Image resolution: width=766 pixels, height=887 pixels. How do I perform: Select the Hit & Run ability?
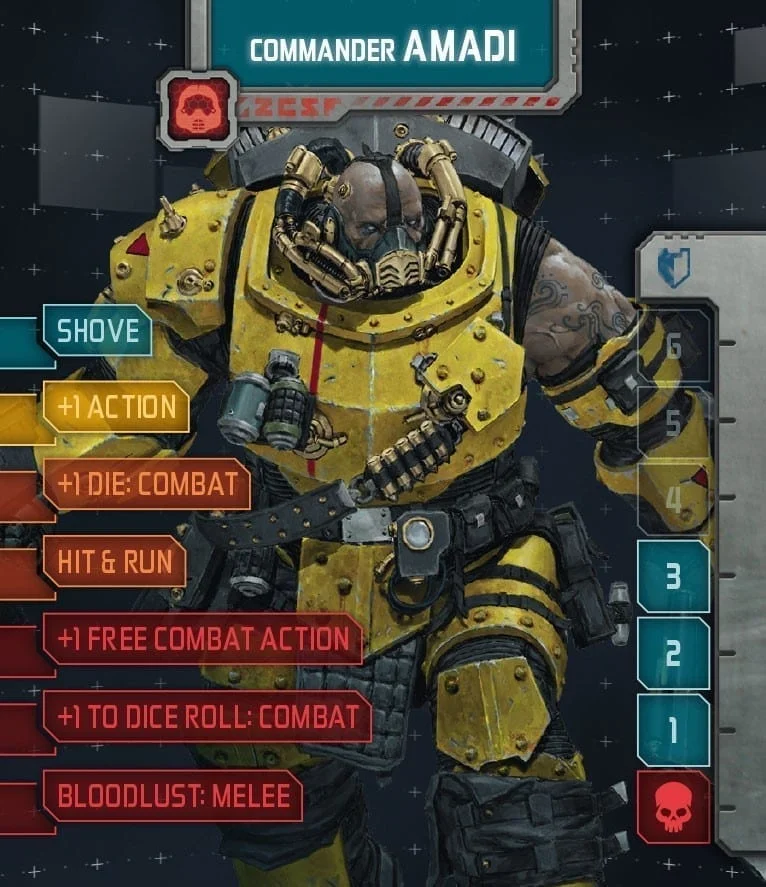pyautogui.click(x=115, y=561)
